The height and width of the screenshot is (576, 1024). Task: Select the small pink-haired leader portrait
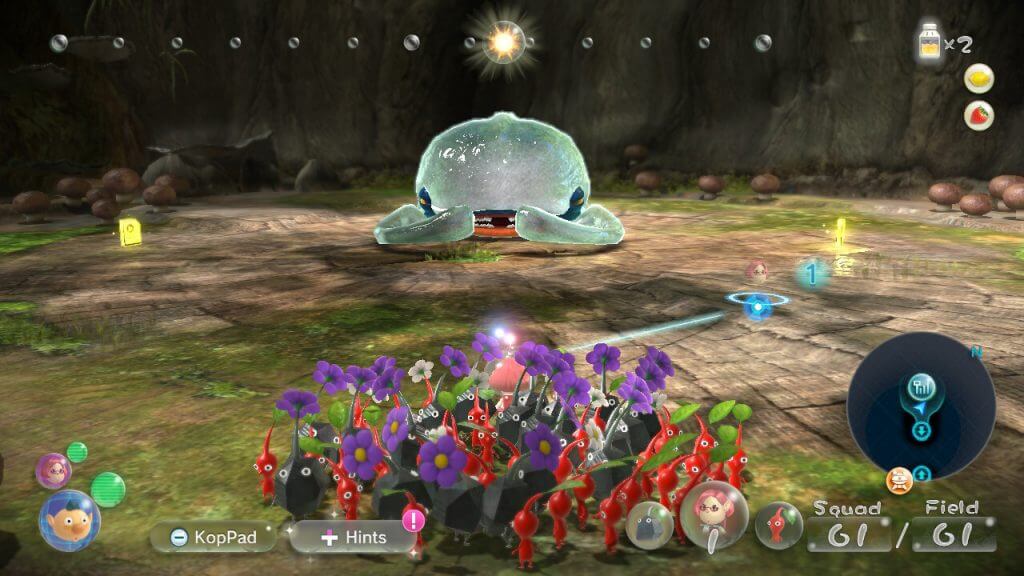52,470
